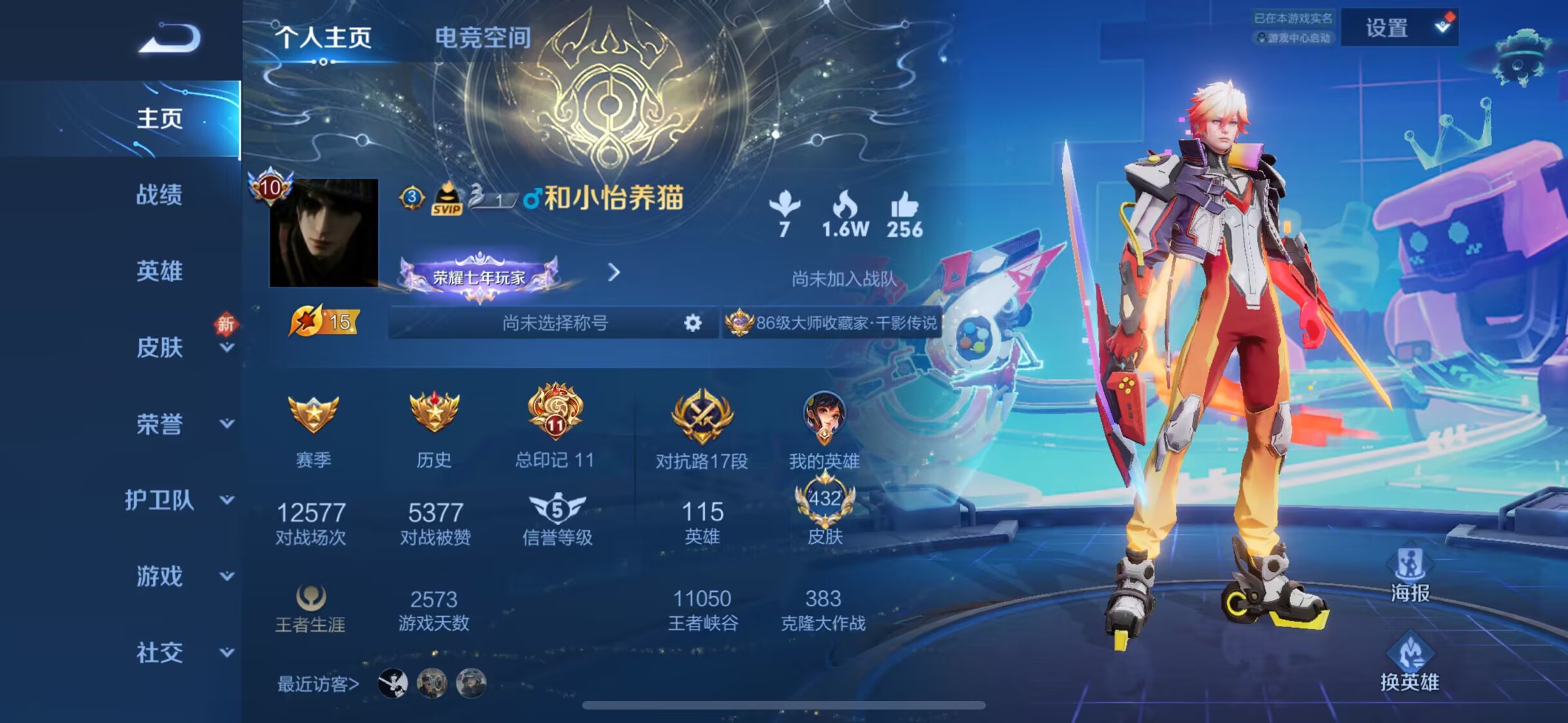Image resolution: width=1568 pixels, height=723 pixels.
Task: Open the 战绩 sidebar section
Action: 159,194
